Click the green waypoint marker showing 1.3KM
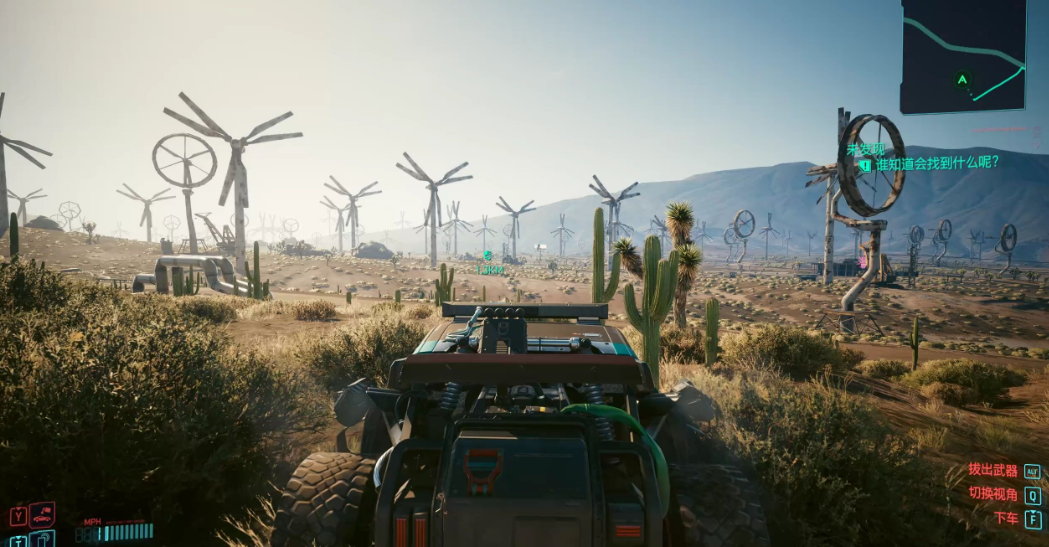Viewport: 1049px width, 547px height. (x=488, y=256)
